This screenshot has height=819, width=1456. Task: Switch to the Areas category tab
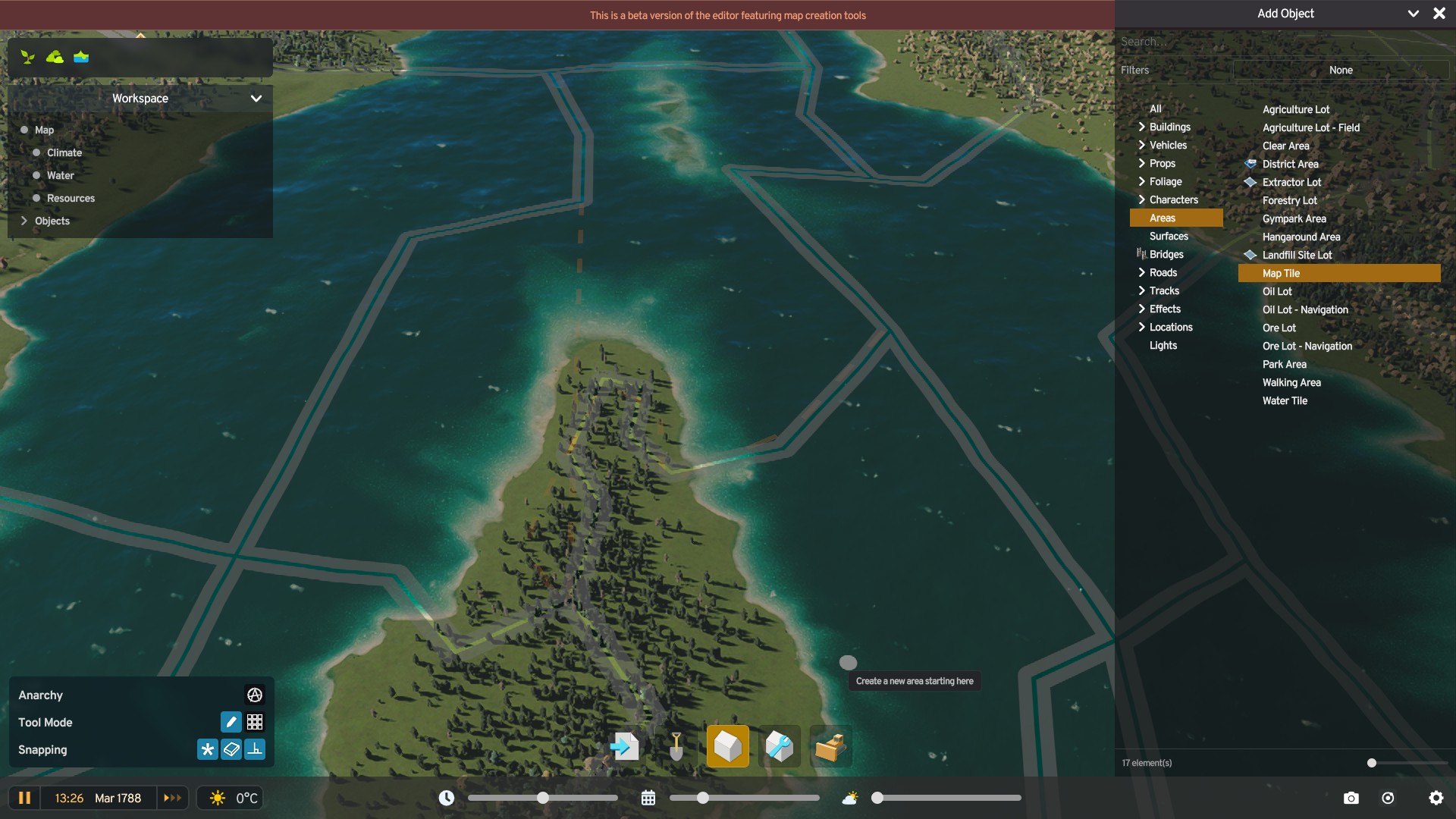1164,218
